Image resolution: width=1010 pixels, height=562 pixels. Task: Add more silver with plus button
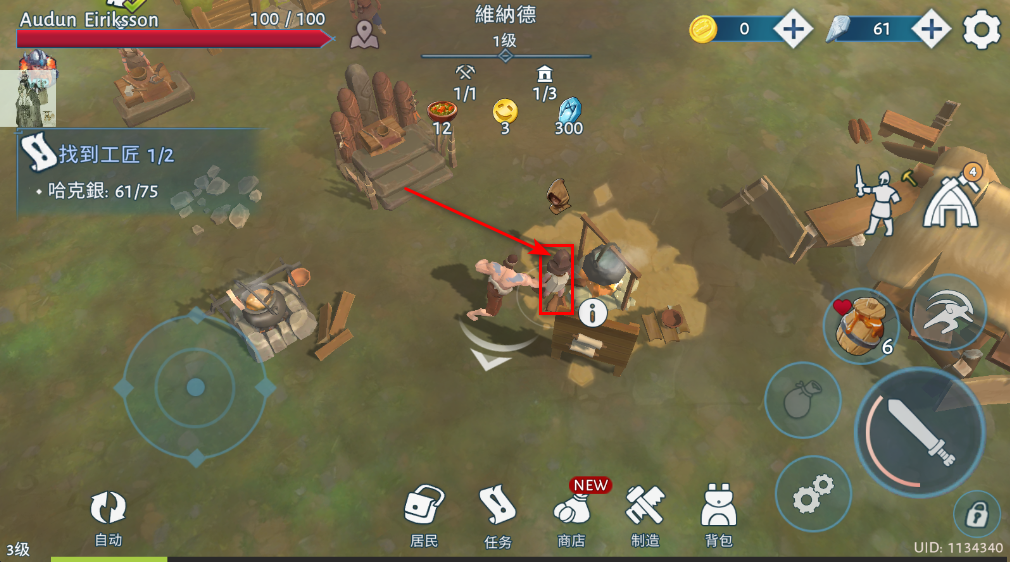tap(931, 29)
